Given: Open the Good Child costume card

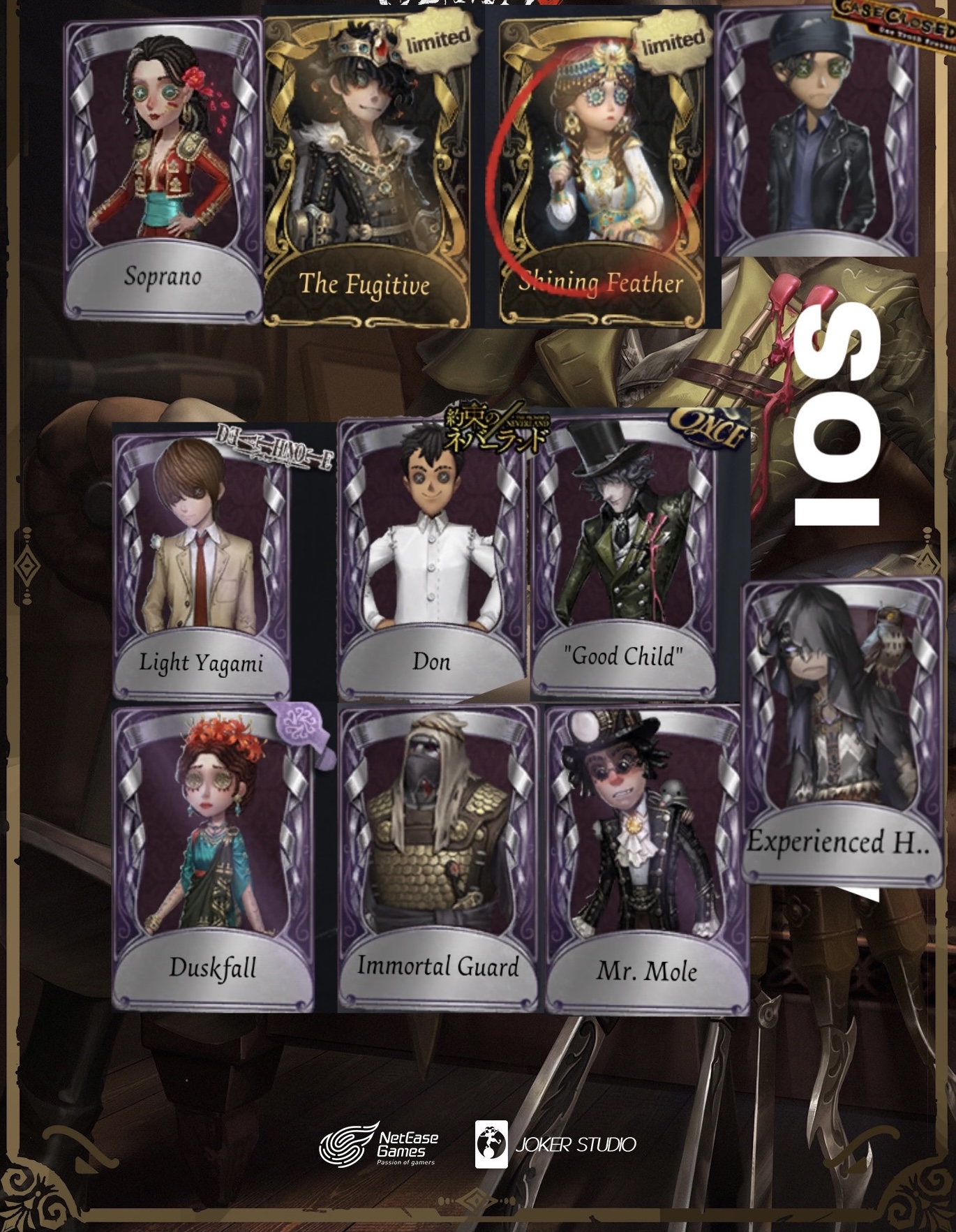Looking at the screenshot, I should (625, 551).
